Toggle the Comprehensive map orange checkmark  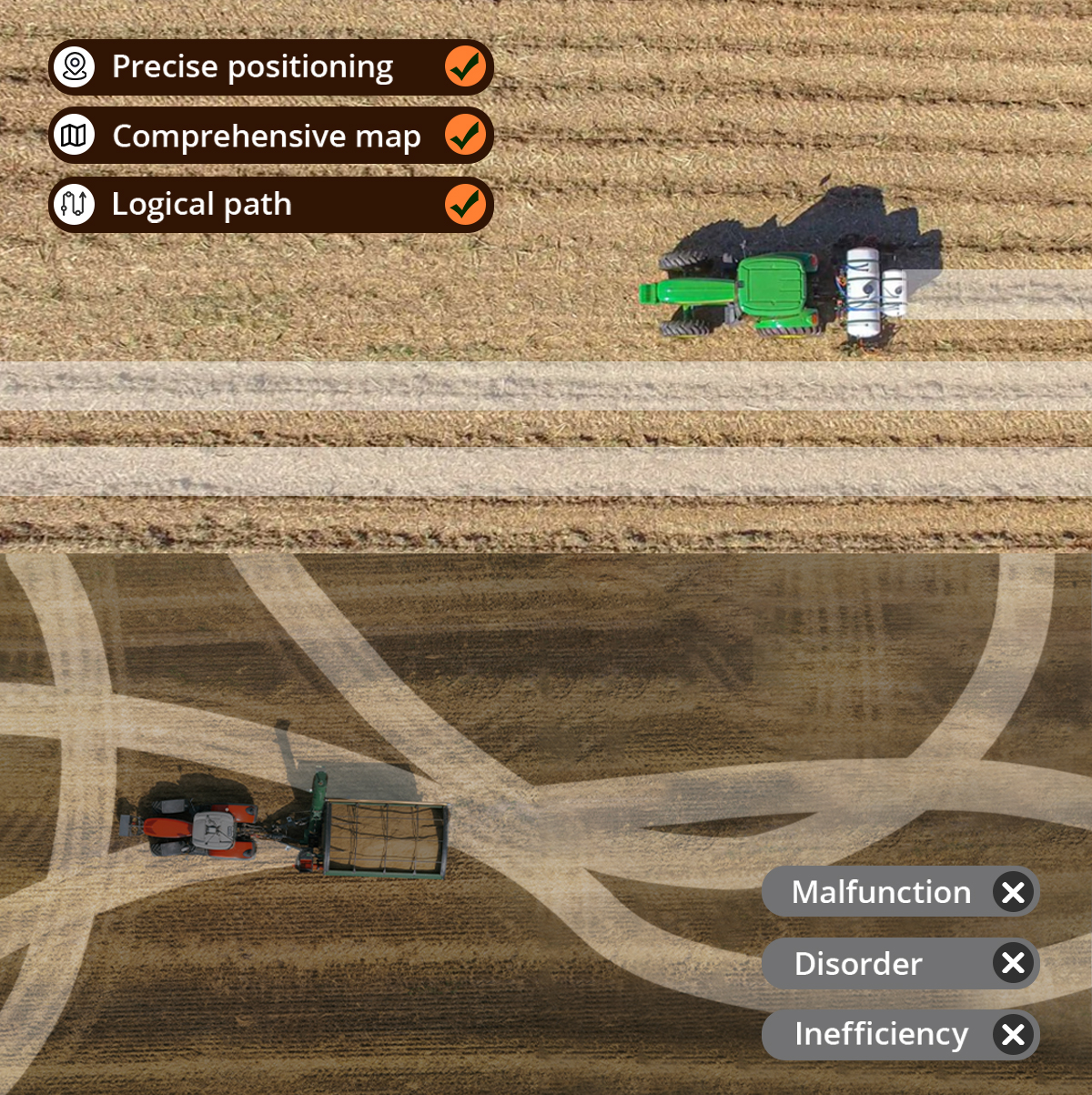[x=465, y=136]
